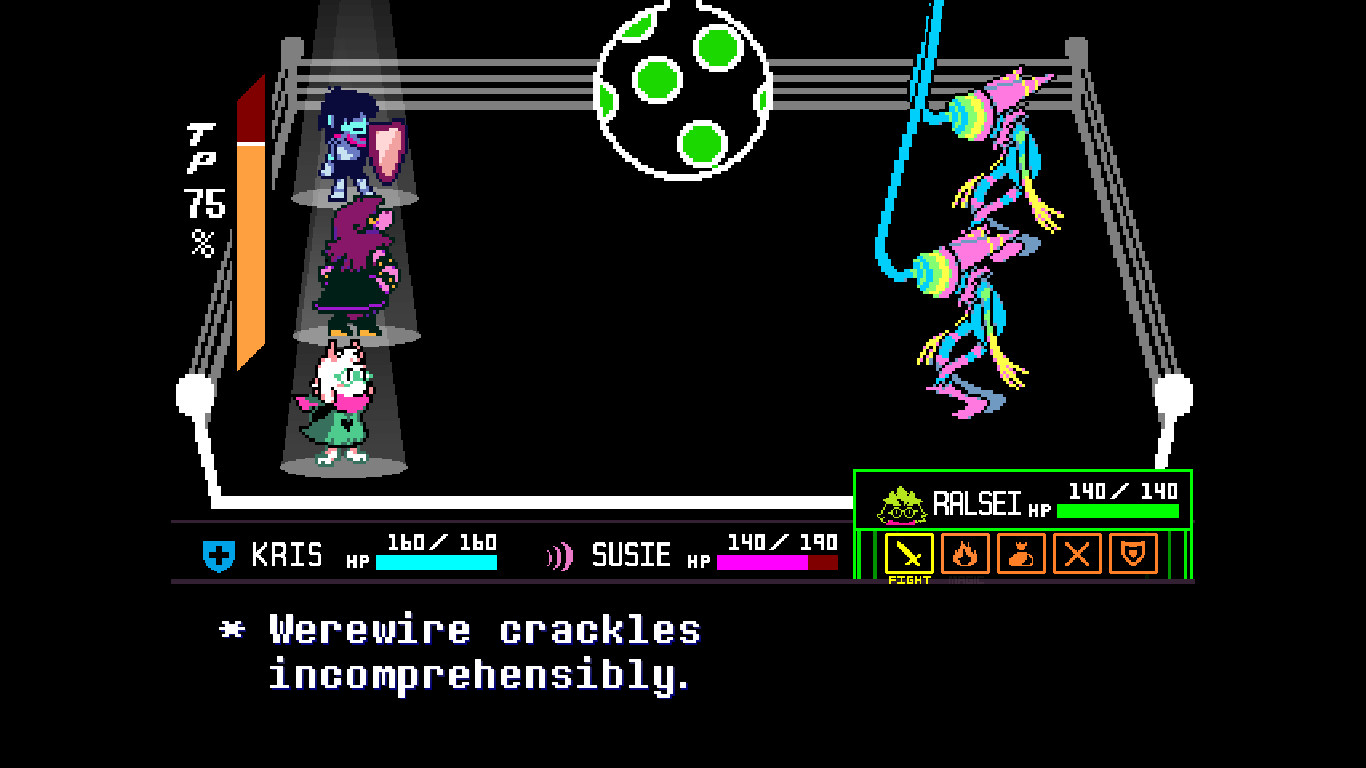Open the MAGIC flame icon for Ralsei
Image resolution: width=1366 pixels, height=768 pixels.
963,555
